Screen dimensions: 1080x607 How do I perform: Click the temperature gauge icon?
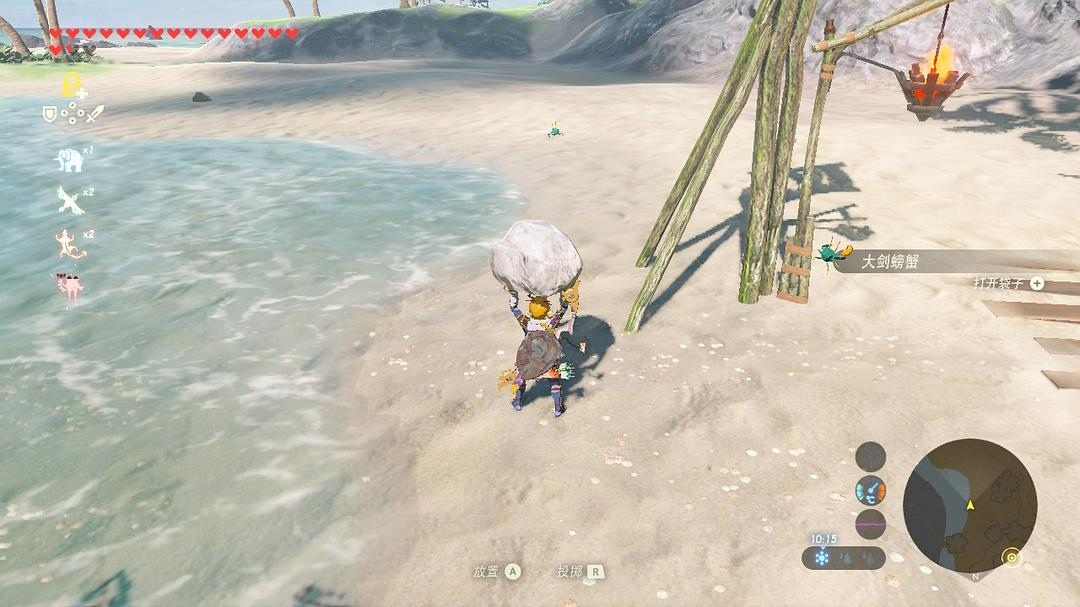coord(870,490)
